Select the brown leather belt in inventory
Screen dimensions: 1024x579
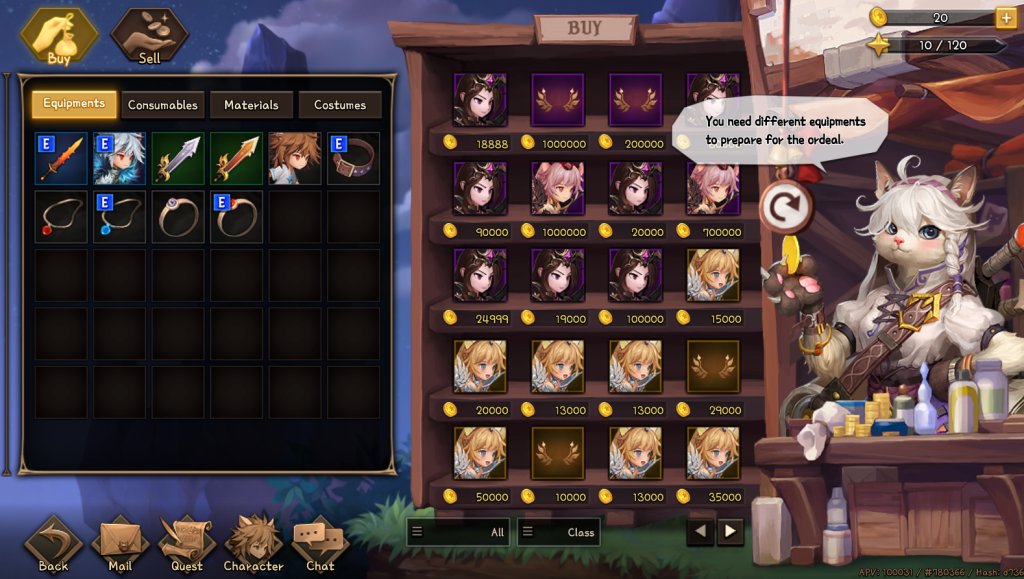pyautogui.click(x=354, y=157)
